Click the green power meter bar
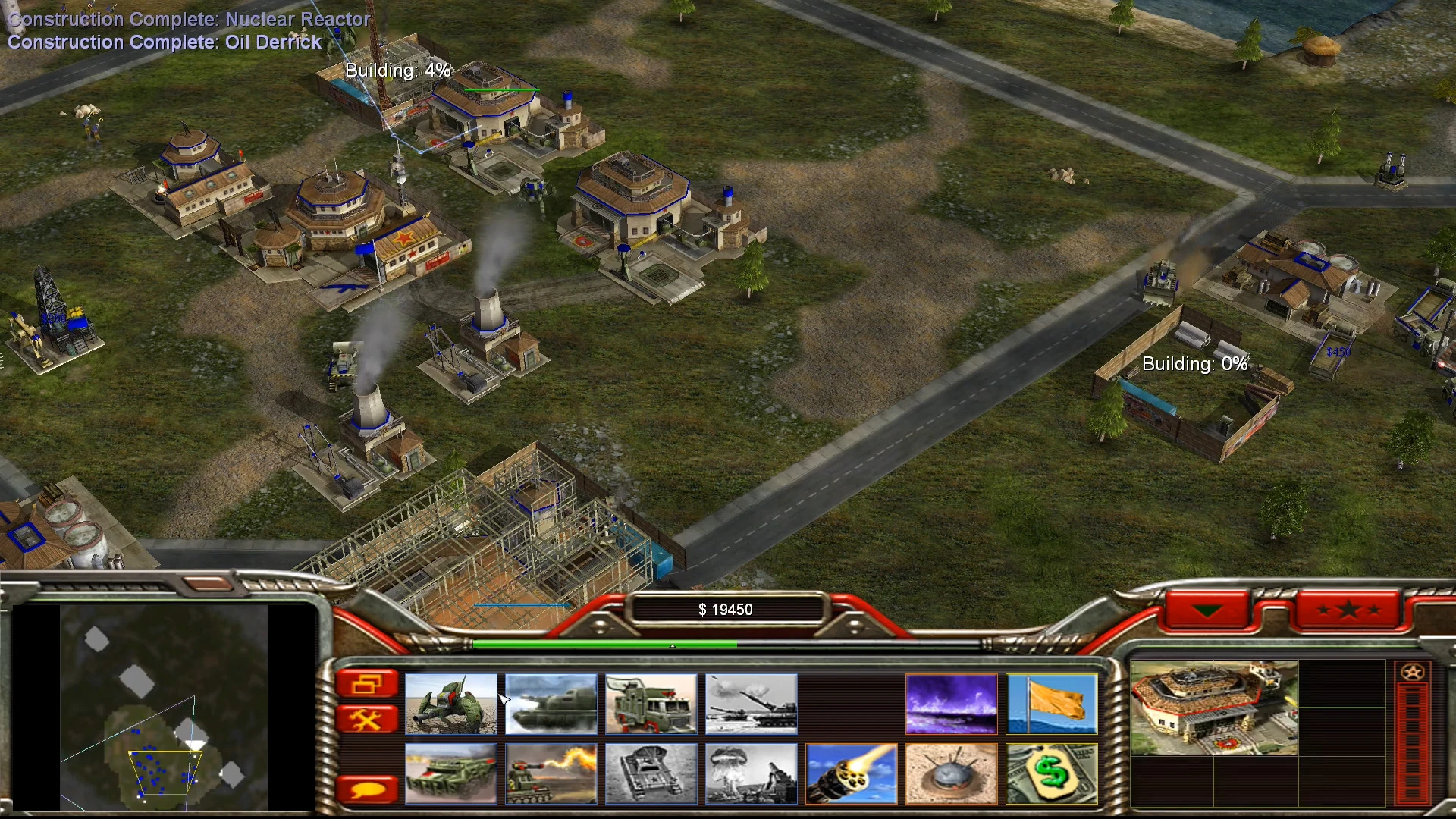 tap(607, 645)
